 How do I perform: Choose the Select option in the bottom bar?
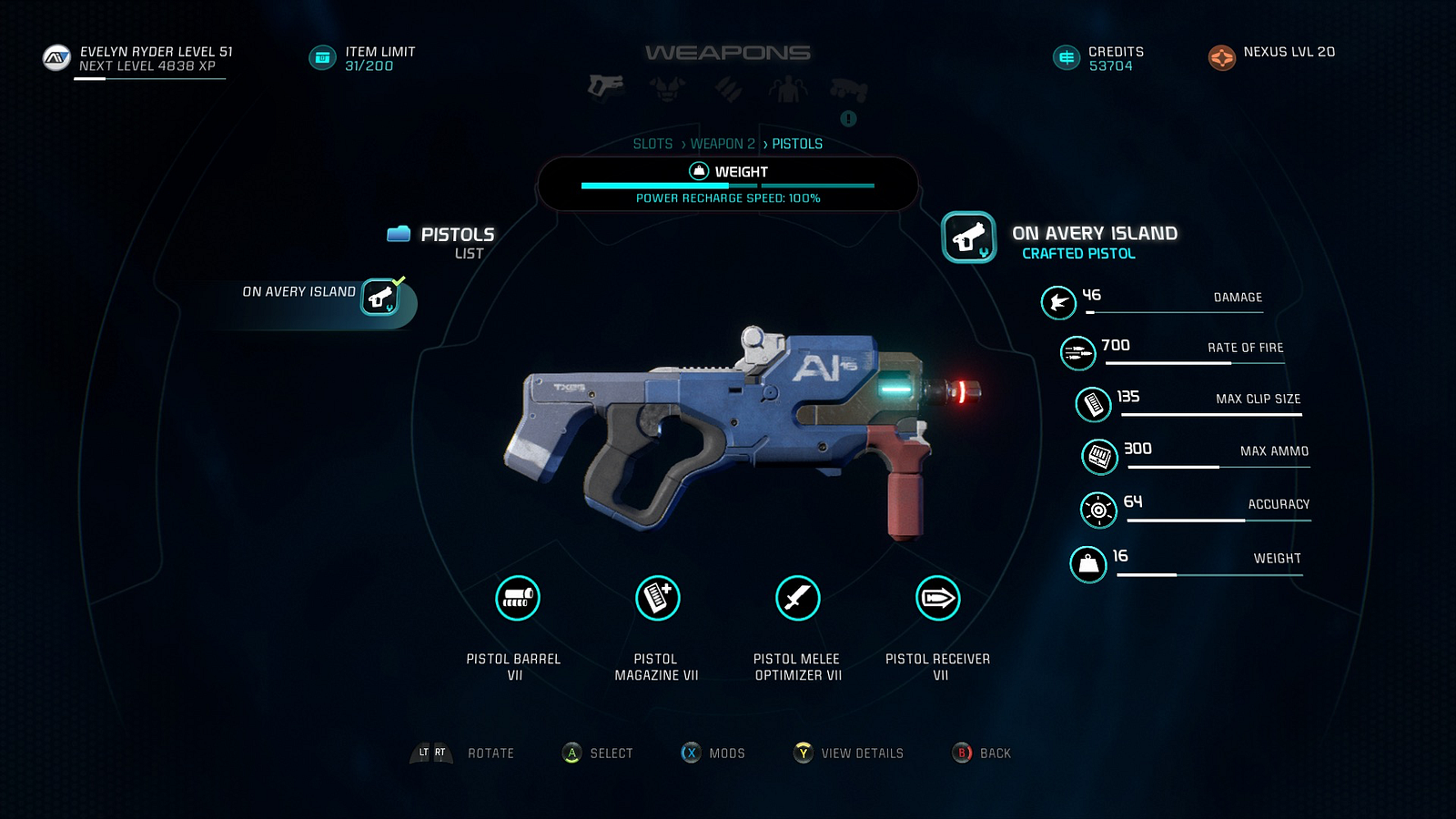[x=598, y=753]
